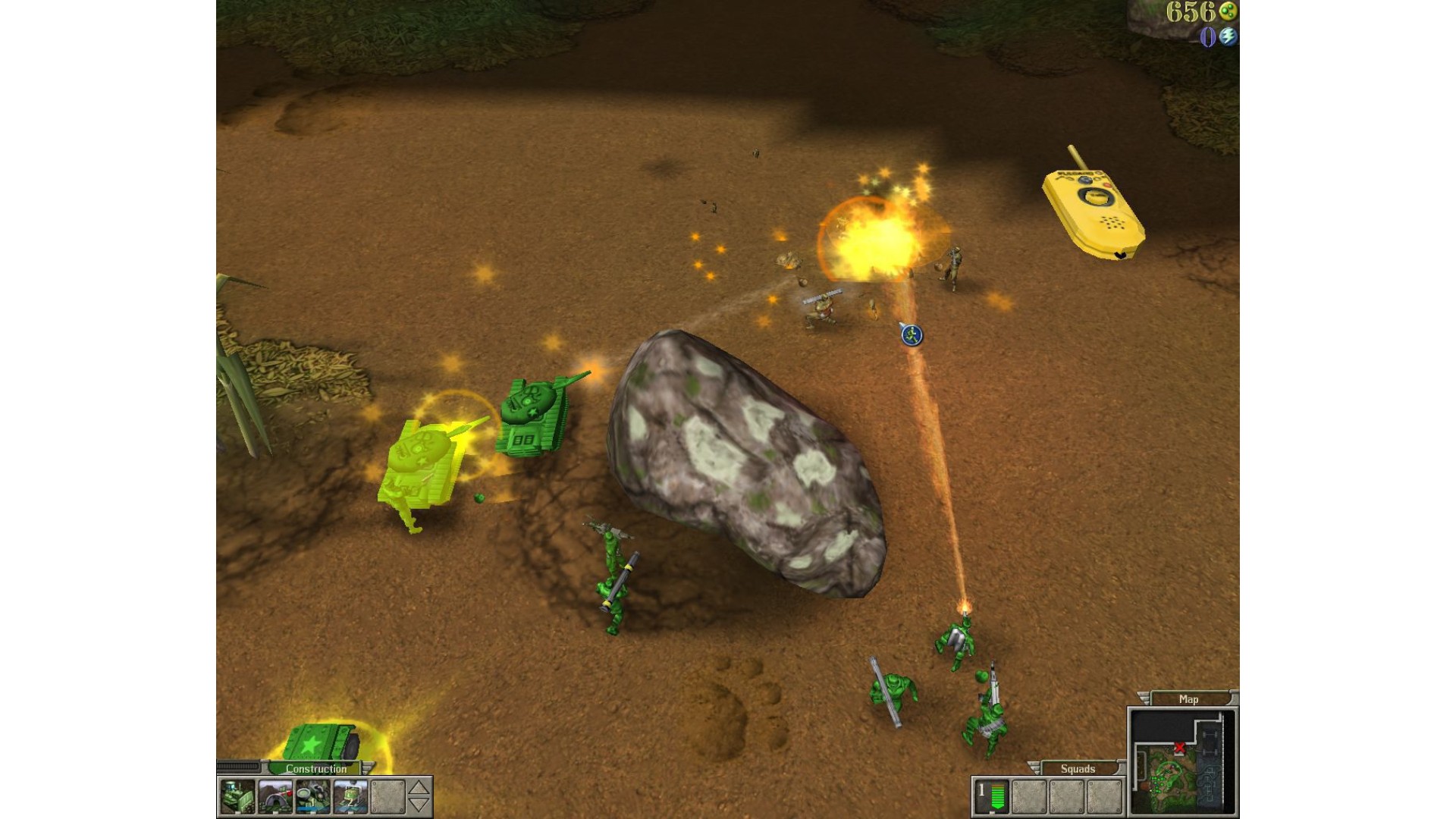Screen dimensions: 1456x819
Task: Click the Construction panel tab
Action: (x=316, y=768)
